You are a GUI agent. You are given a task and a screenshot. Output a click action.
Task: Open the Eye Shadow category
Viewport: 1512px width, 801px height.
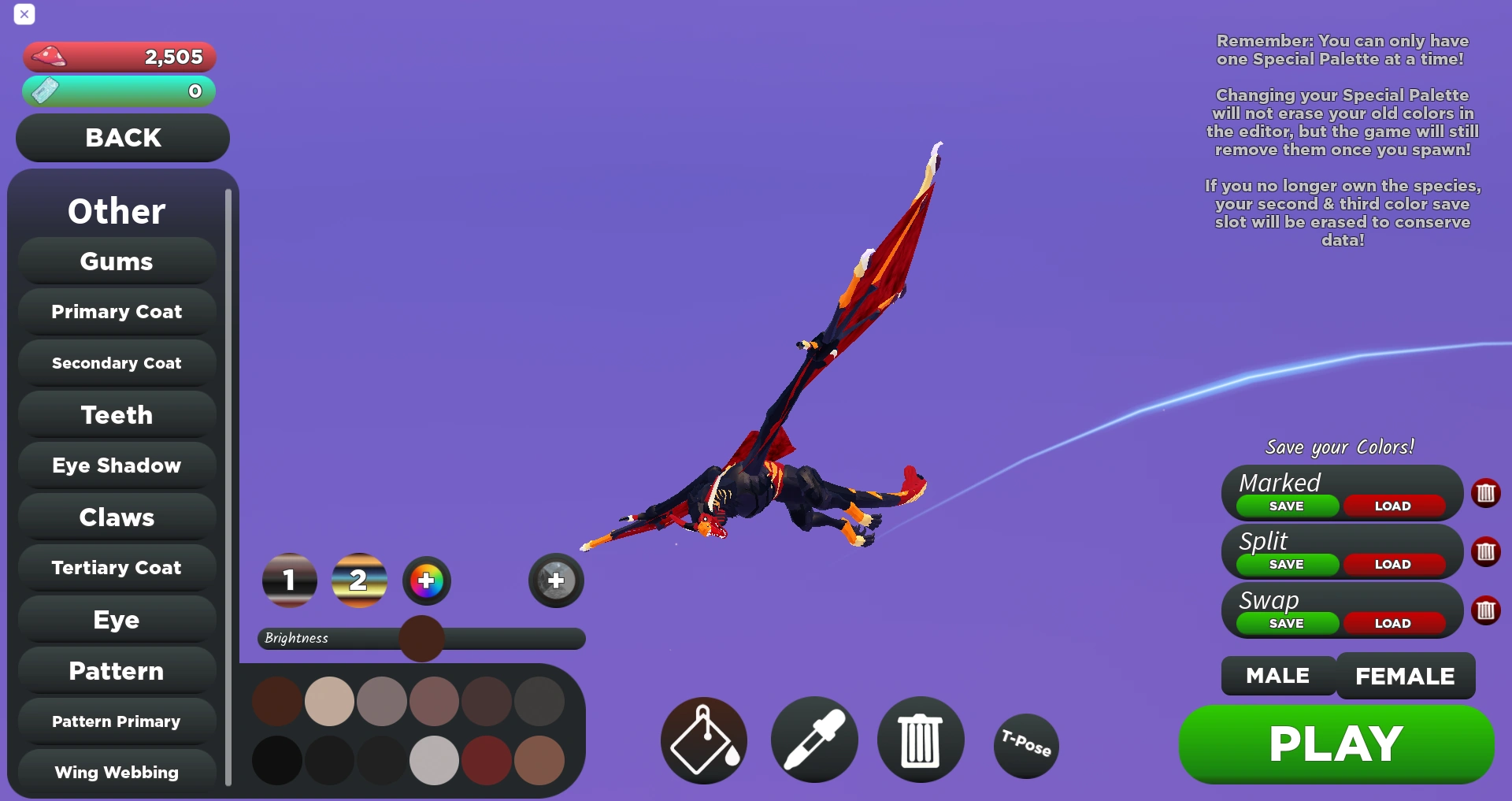pyautogui.click(x=116, y=465)
